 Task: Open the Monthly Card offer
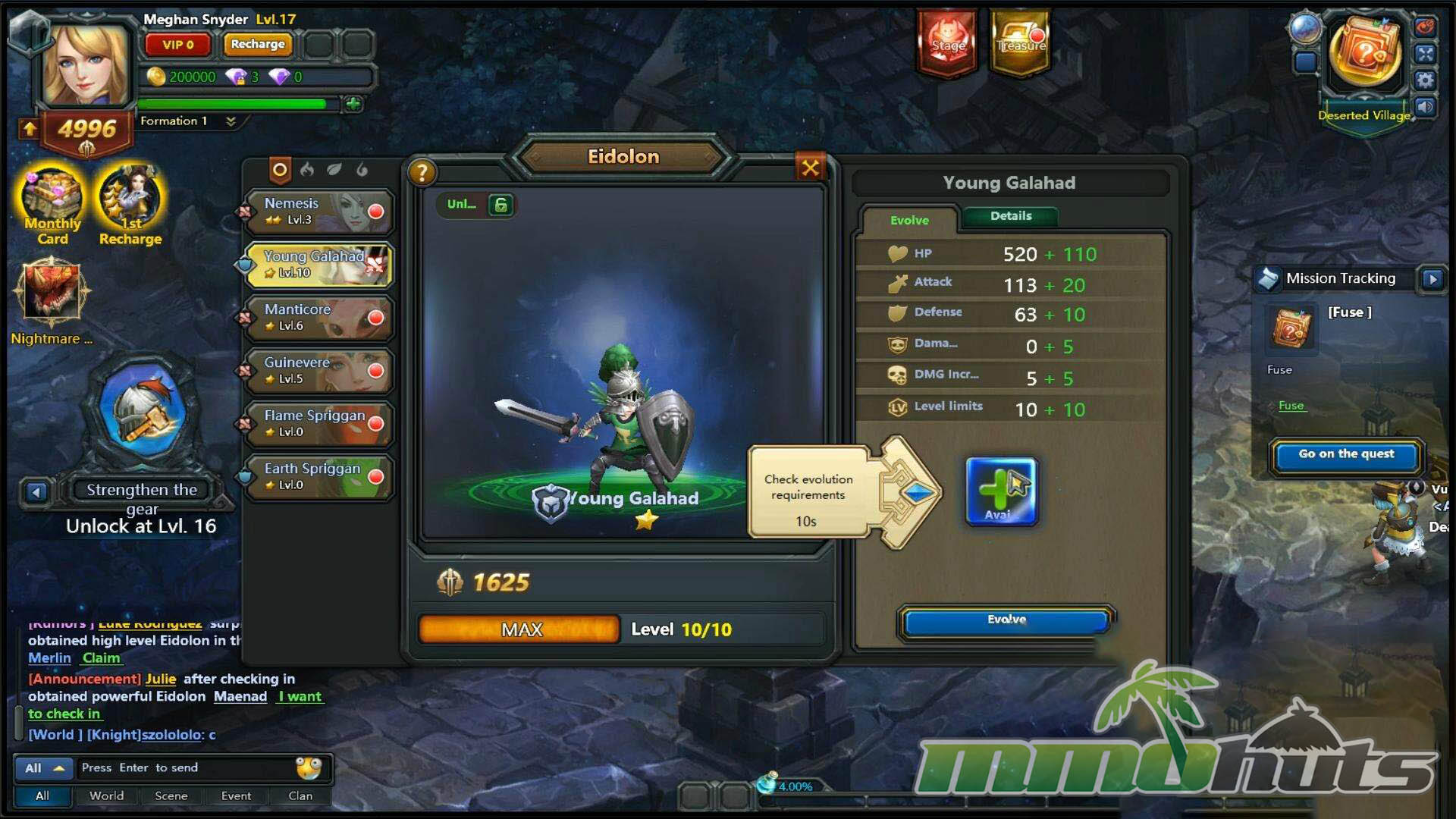pos(52,206)
